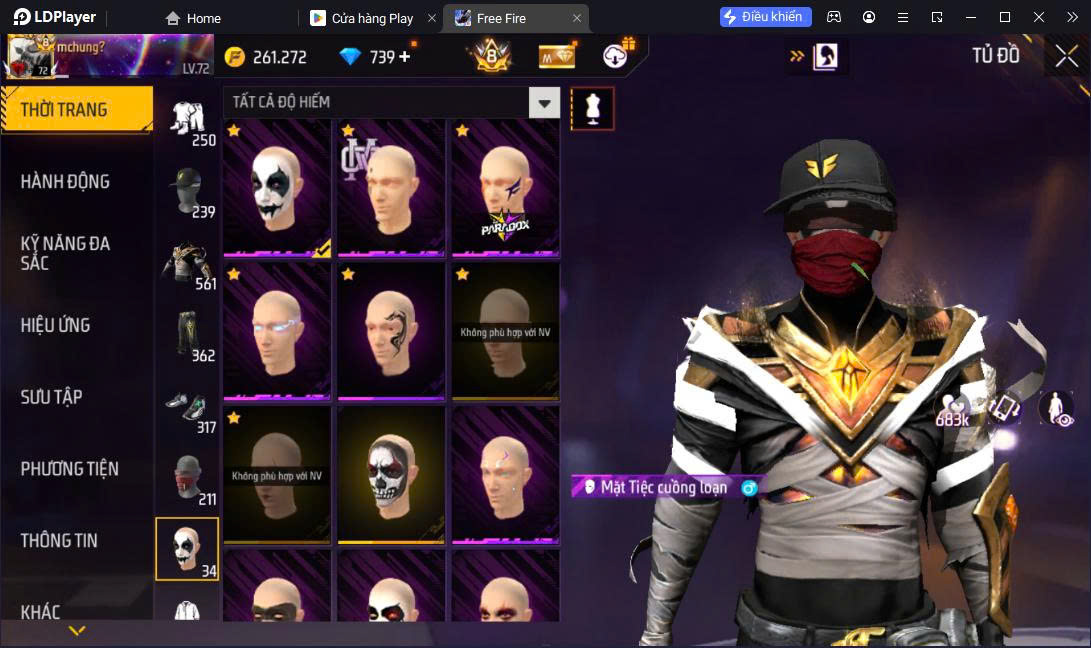Go to the SƯU TẬP tab
The width and height of the screenshot is (1091, 648).
click(52, 397)
